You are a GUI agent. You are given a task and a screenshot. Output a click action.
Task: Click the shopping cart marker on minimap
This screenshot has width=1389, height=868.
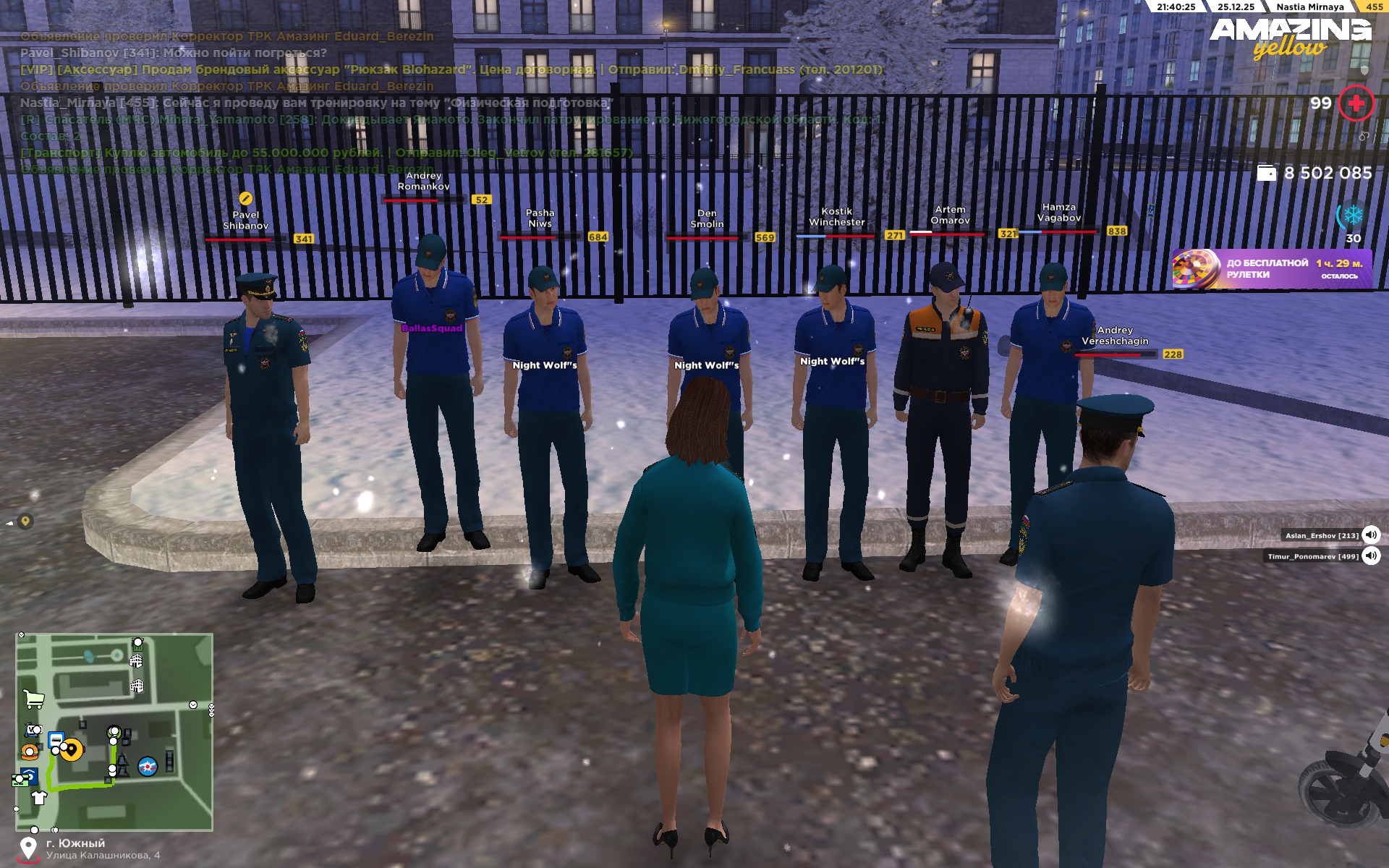point(33,699)
